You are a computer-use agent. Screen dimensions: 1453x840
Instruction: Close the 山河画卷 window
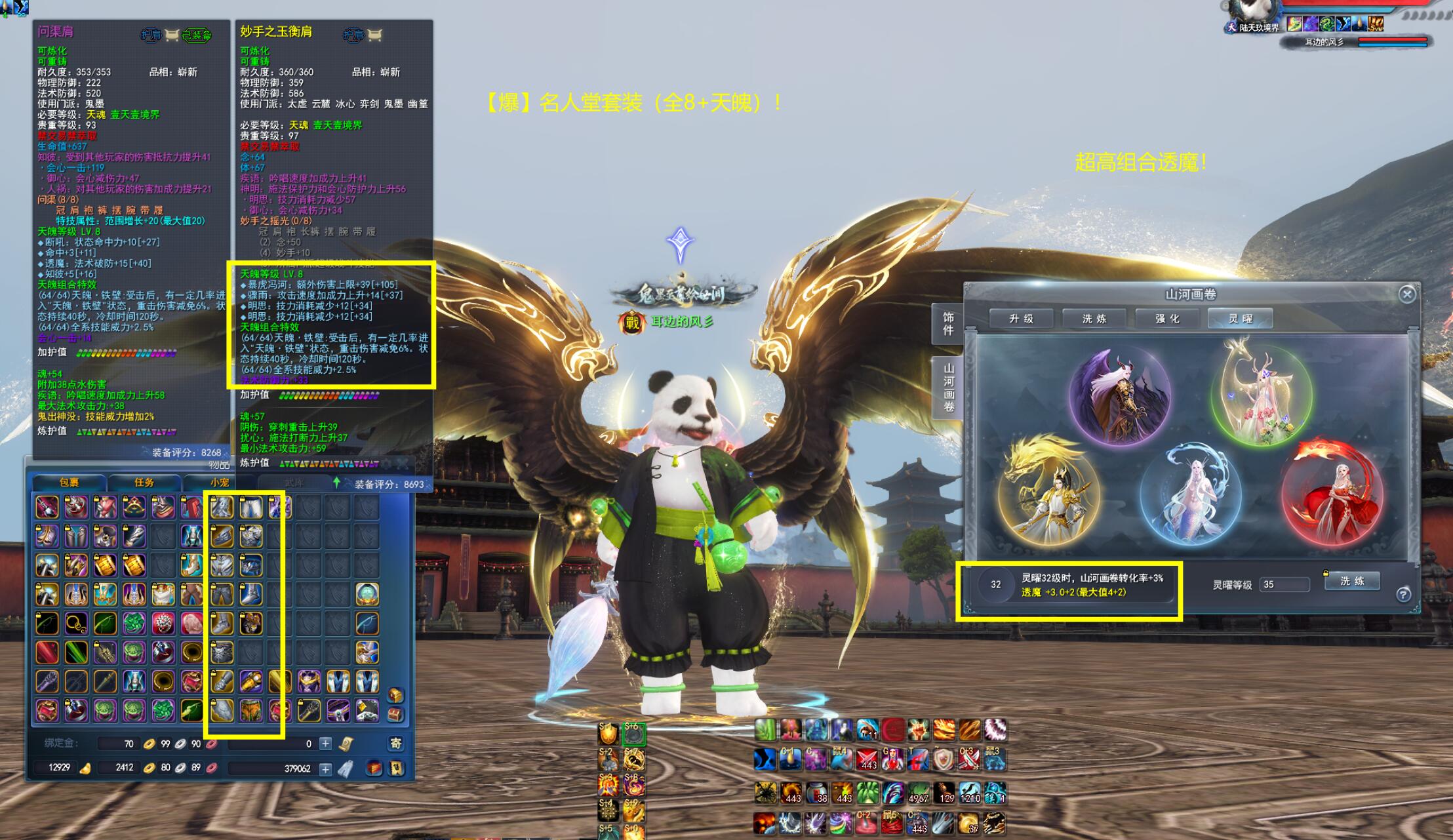1406,294
